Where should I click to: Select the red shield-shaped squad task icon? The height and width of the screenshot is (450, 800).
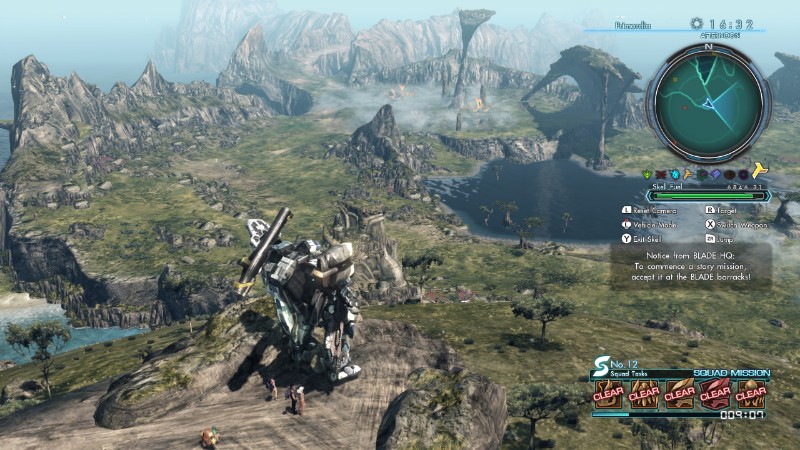click(x=715, y=394)
